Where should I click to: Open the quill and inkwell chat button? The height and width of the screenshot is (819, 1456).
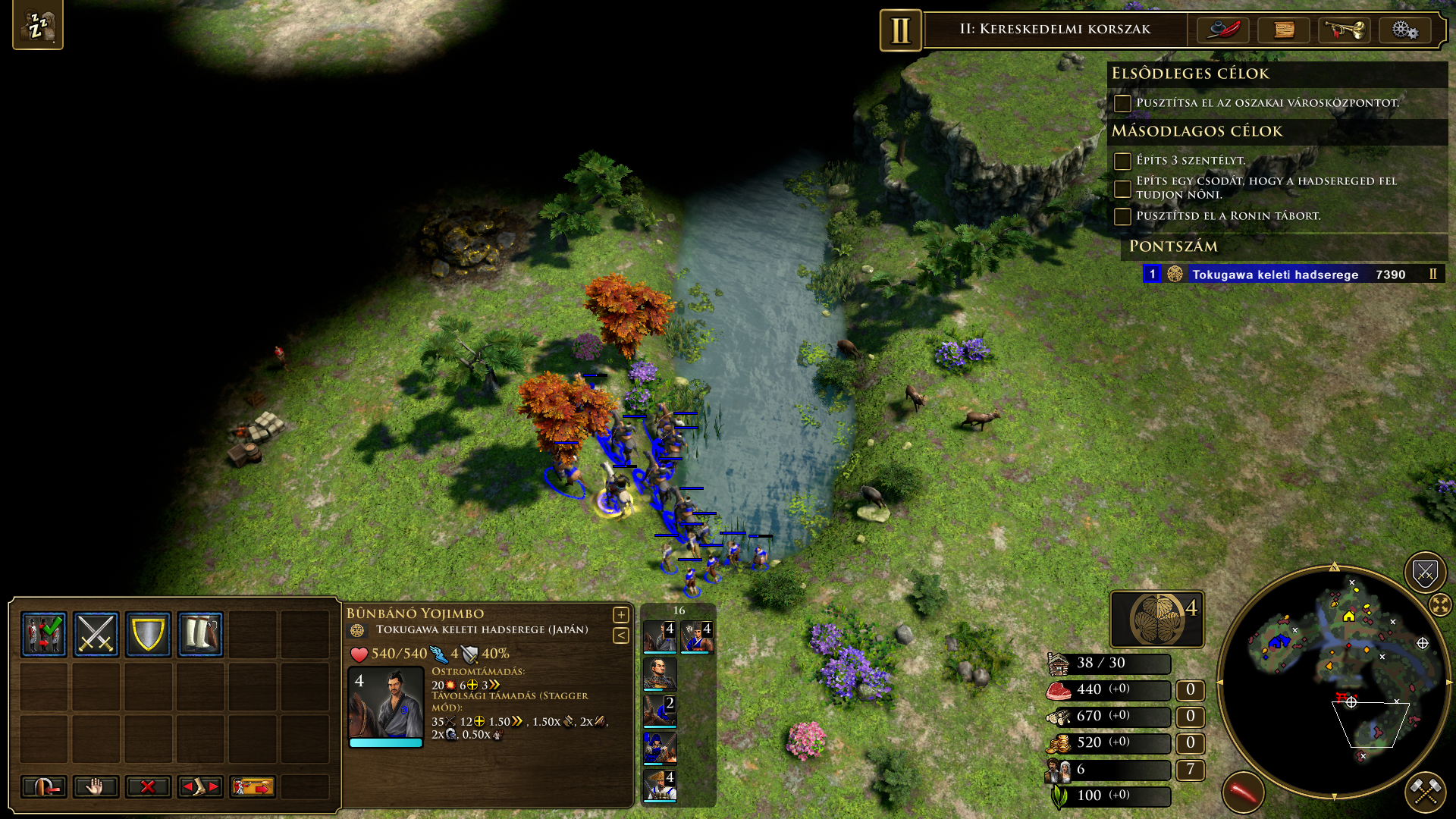pyautogui.click(x=1223, y=30)
